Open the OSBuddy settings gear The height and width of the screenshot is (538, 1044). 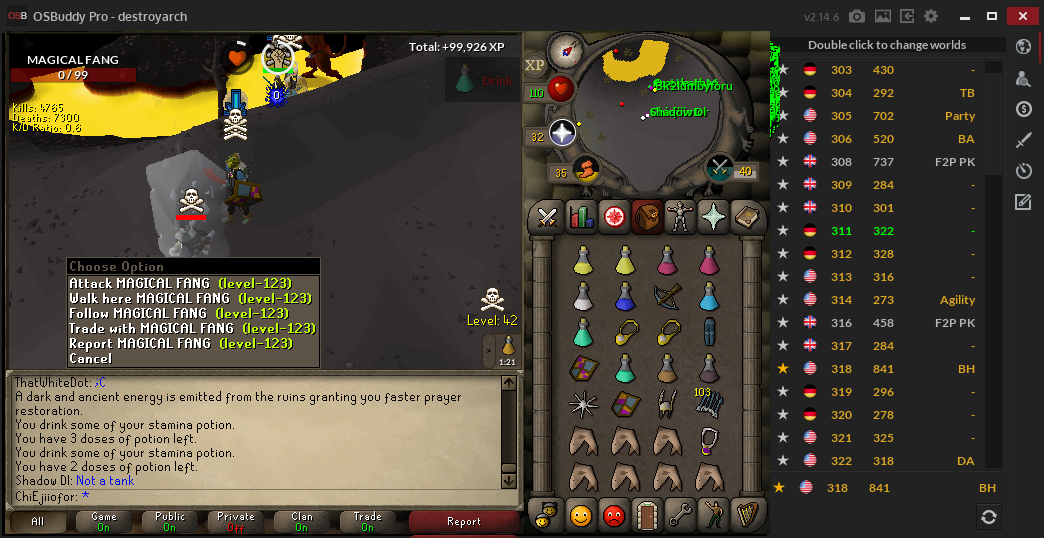(931, 17)
